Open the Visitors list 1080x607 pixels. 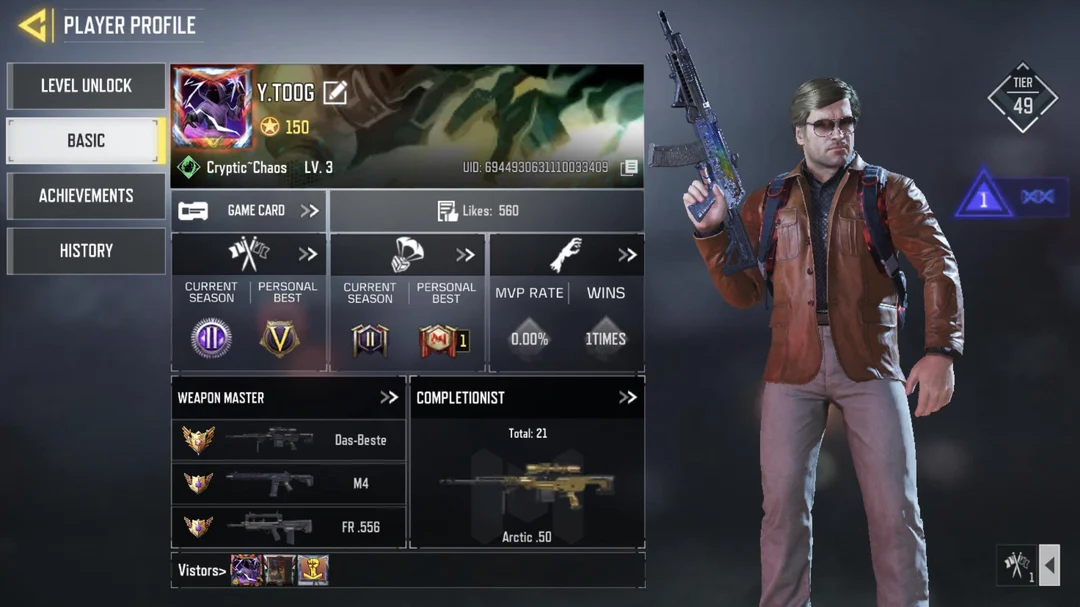pyautogui.click(x=201, y=570)
